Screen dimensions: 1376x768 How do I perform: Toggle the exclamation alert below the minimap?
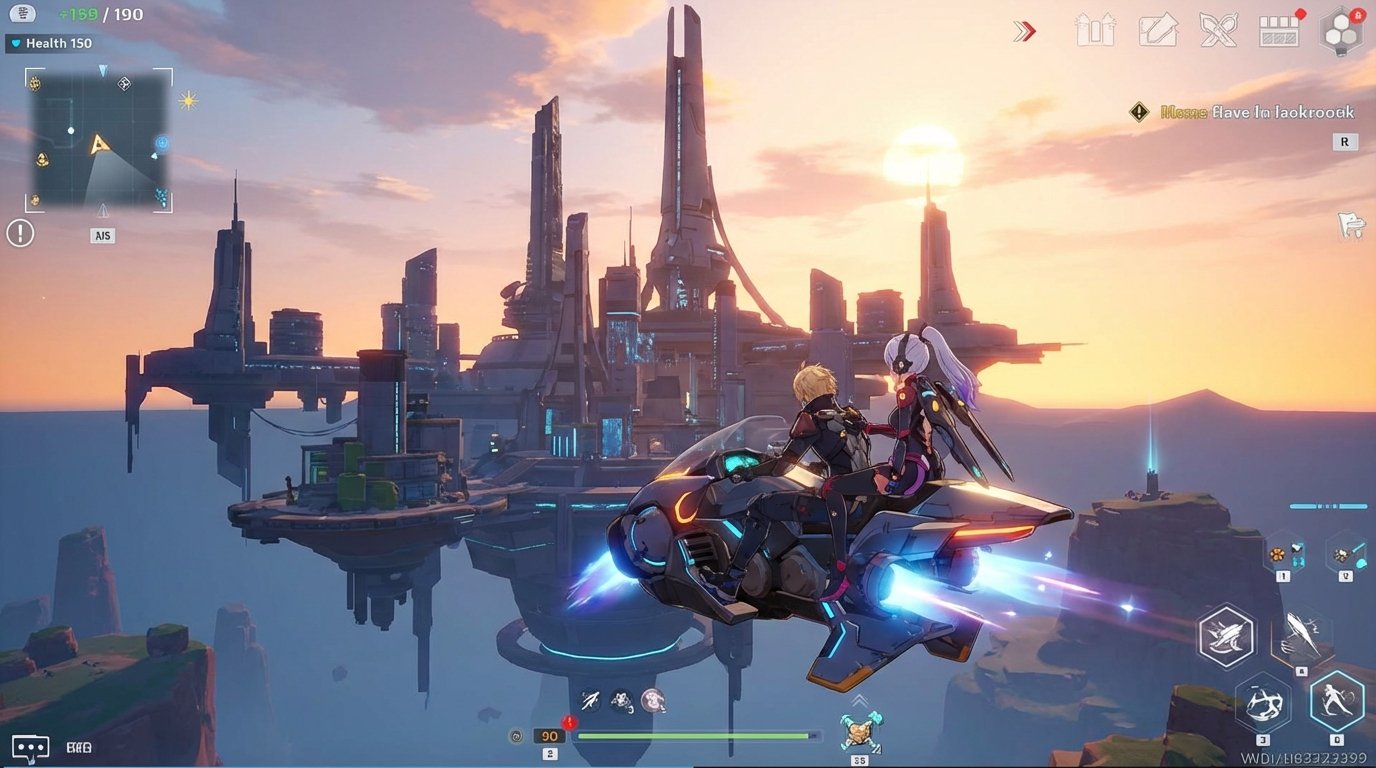18,232
